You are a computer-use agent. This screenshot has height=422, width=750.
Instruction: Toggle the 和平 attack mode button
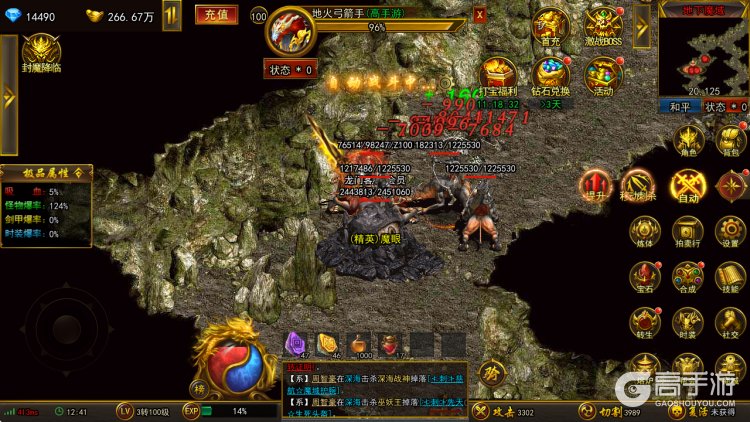(678, 106)
